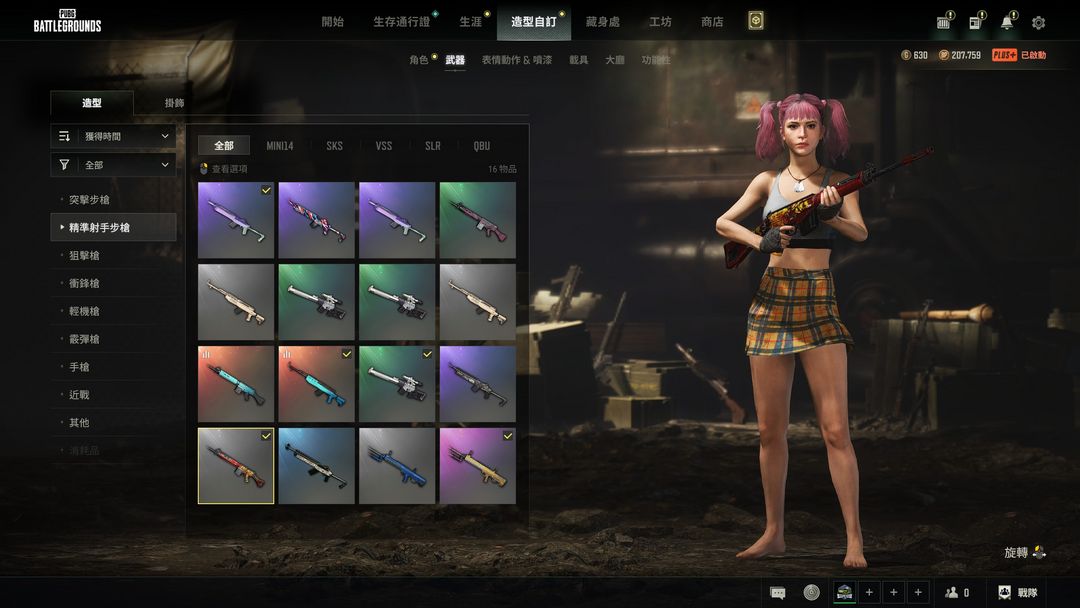Switch to the 藏身處 menu

point(603,22)
